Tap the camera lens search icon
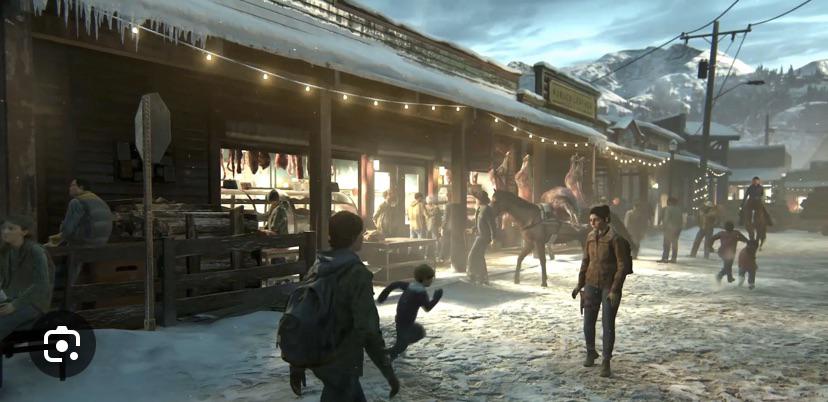 coord(61,345)
